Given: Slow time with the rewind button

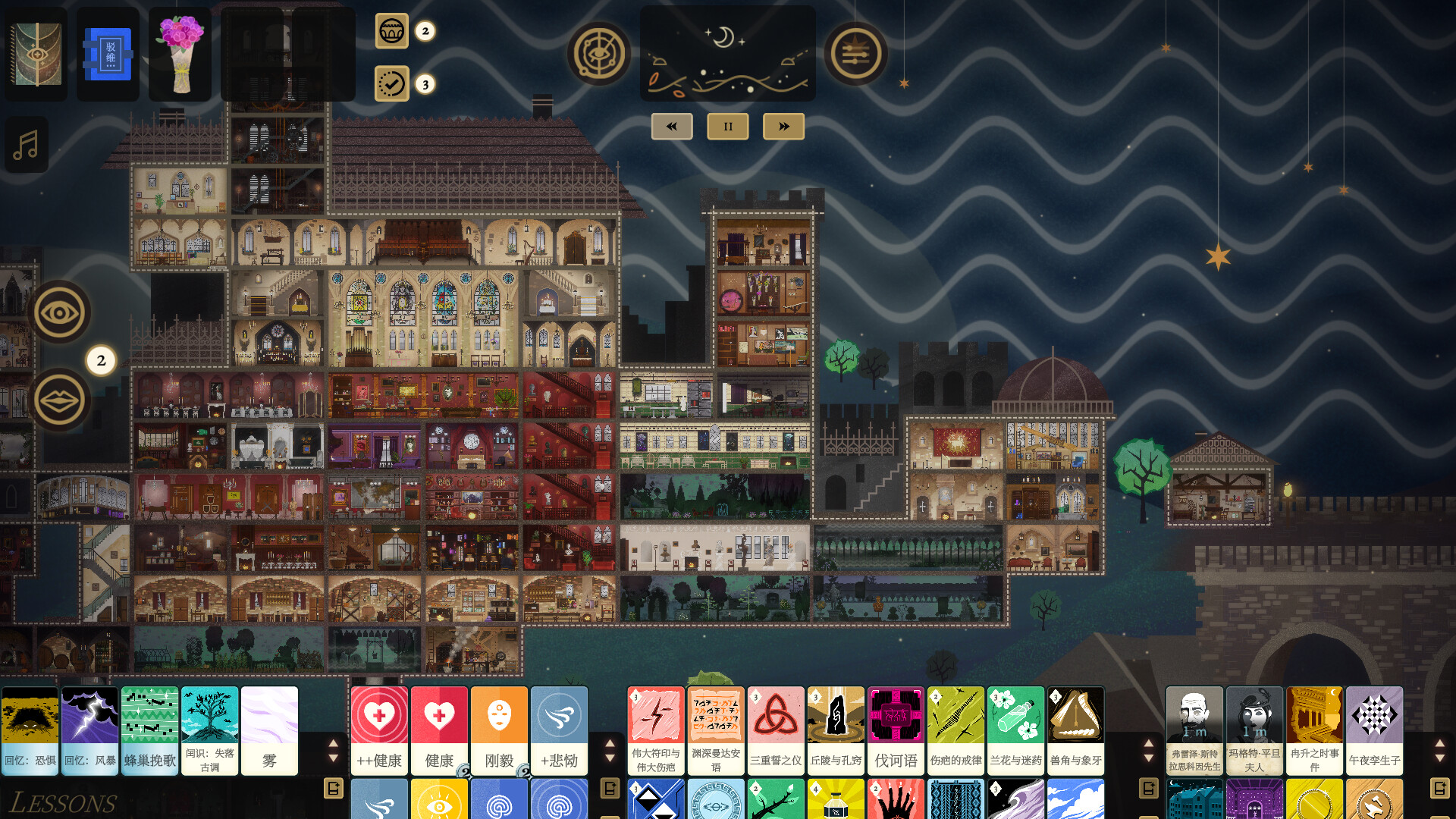Looking at the screenshot, I should 672,126.
